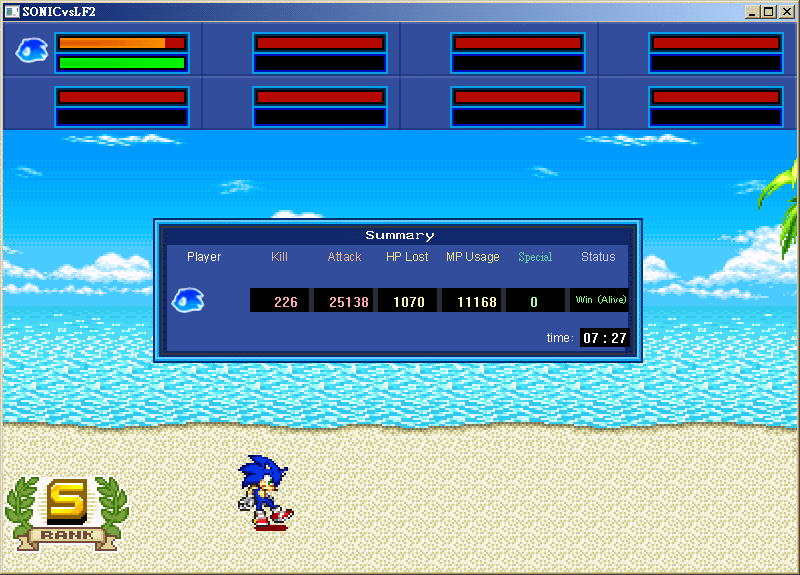This screenshot has width=800, height=575.
Task: Click the gold S Rank badge
Action: 67,510
